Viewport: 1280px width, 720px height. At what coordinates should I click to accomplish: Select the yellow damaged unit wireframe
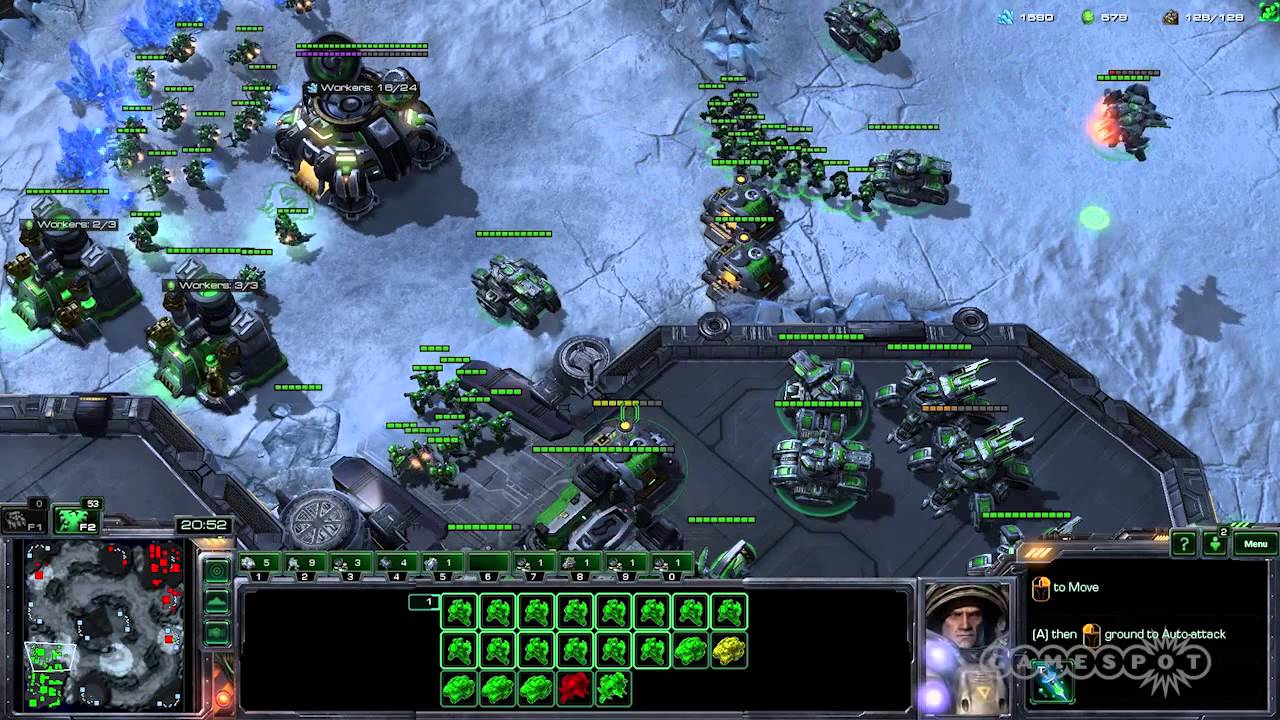click(x=729, y=650)
